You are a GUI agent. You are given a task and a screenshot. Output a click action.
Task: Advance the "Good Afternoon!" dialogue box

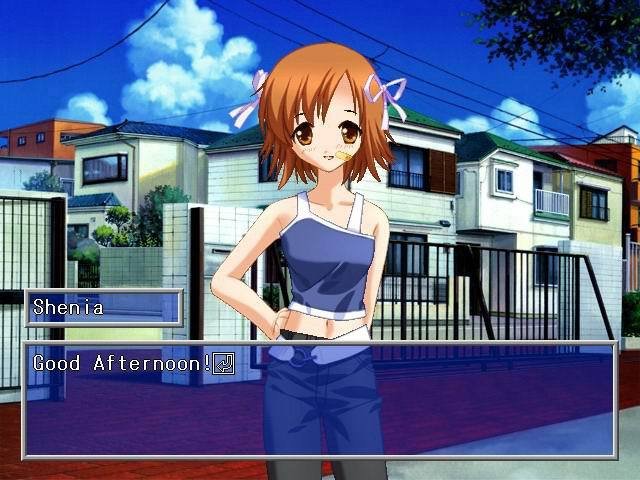point(320,400)
